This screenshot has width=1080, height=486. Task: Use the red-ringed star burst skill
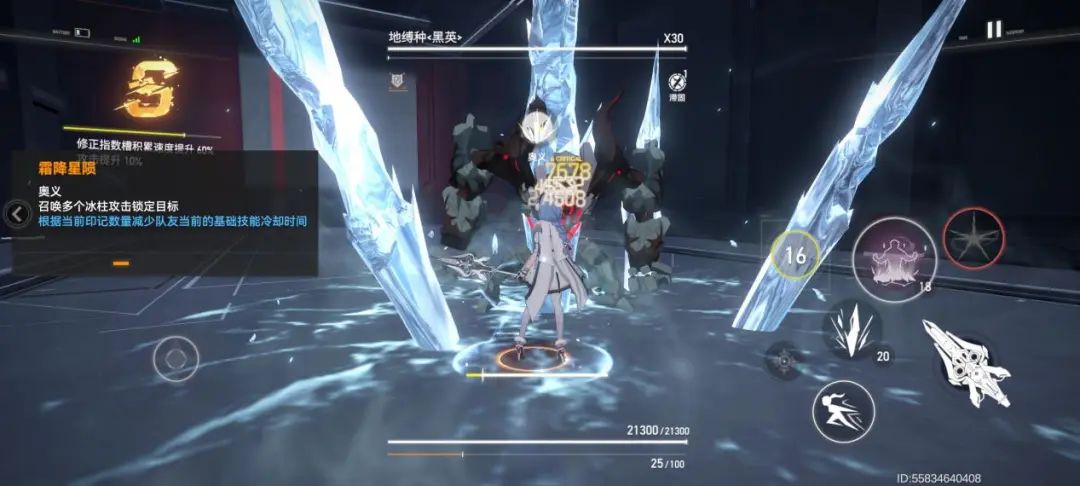point(973,238)
